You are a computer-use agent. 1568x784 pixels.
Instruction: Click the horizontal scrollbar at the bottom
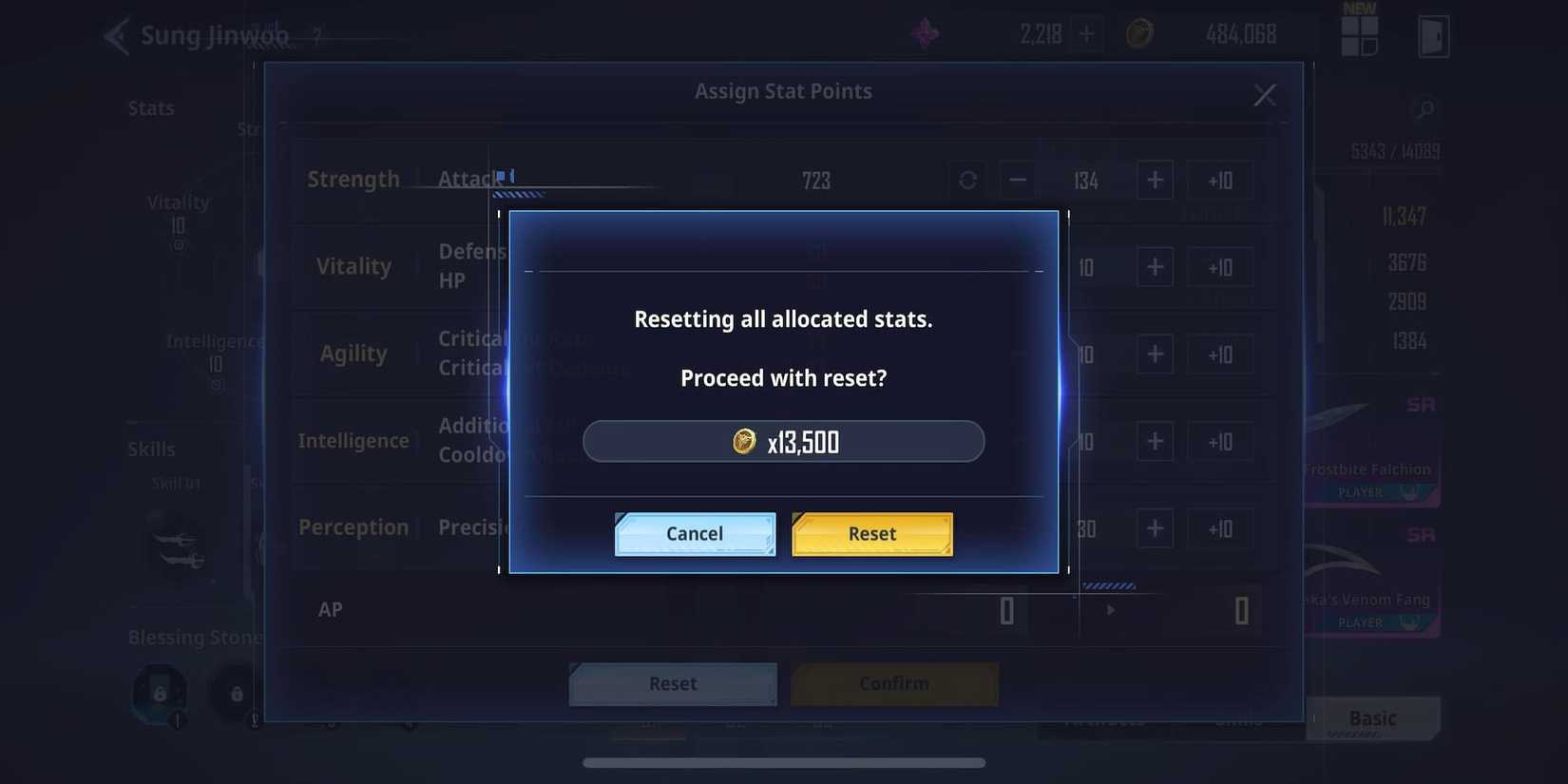pos(784,761)
